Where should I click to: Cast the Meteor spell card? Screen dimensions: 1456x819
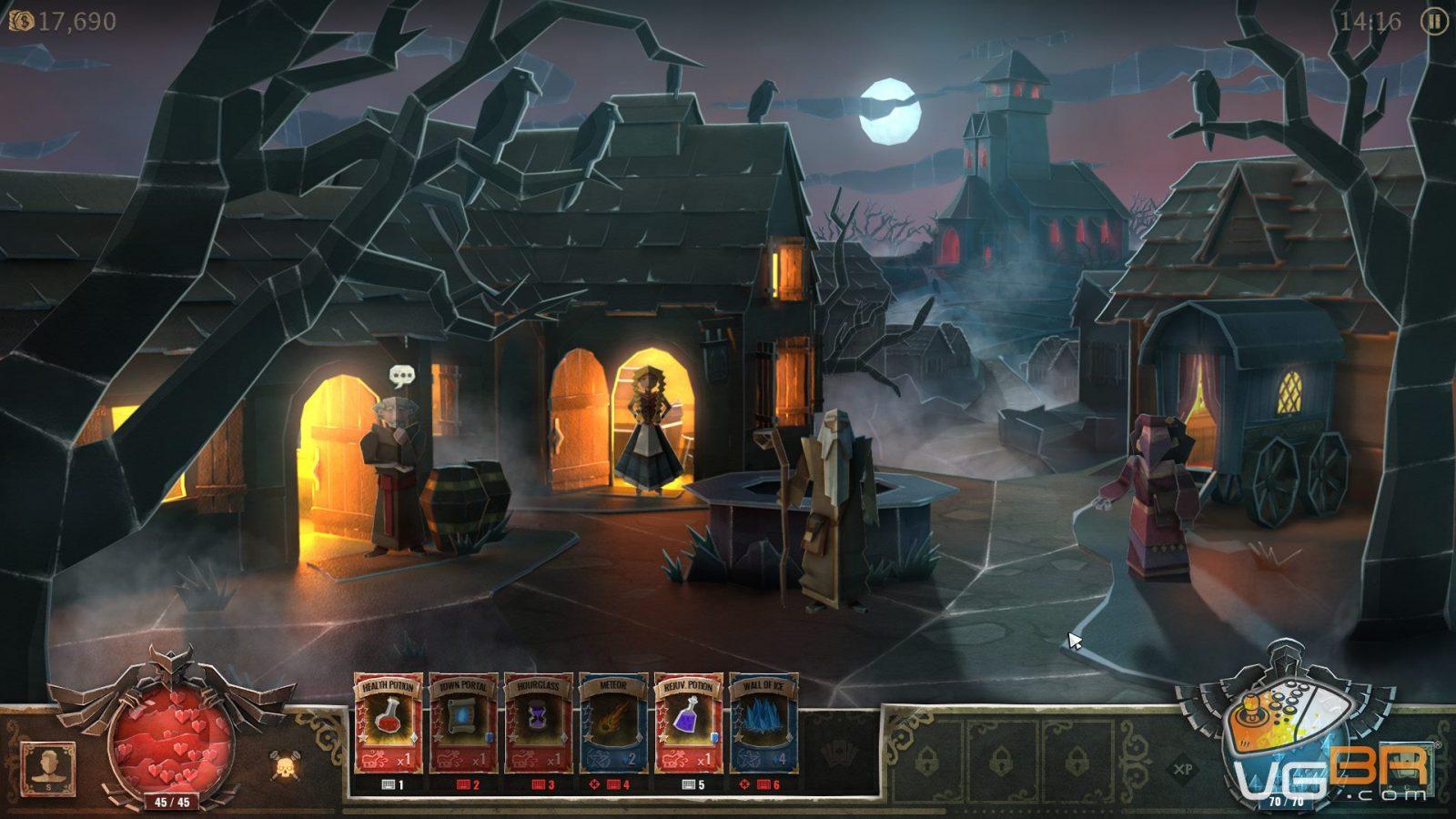click(614, 723)
